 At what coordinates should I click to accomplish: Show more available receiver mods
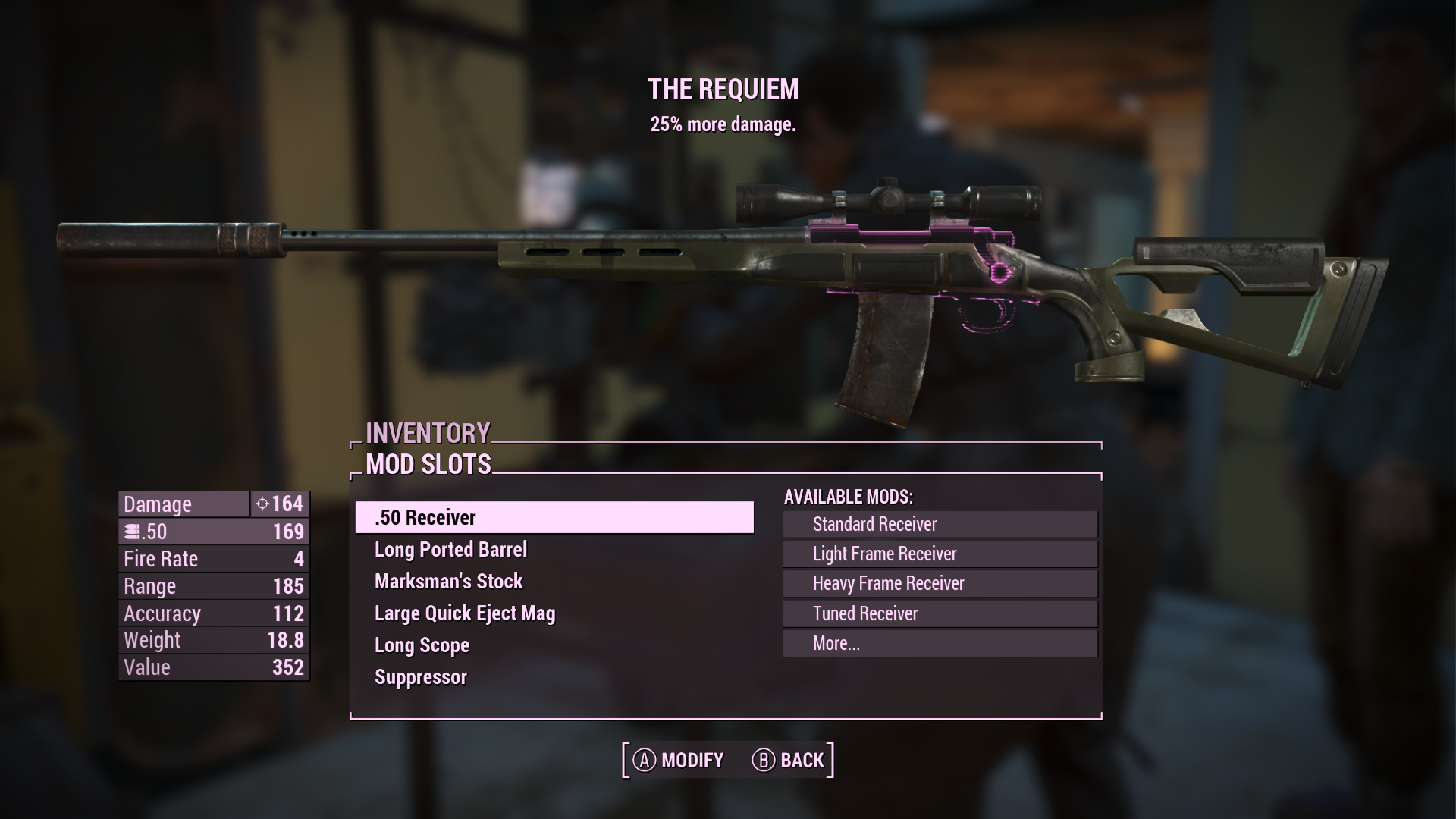point(940,643)
